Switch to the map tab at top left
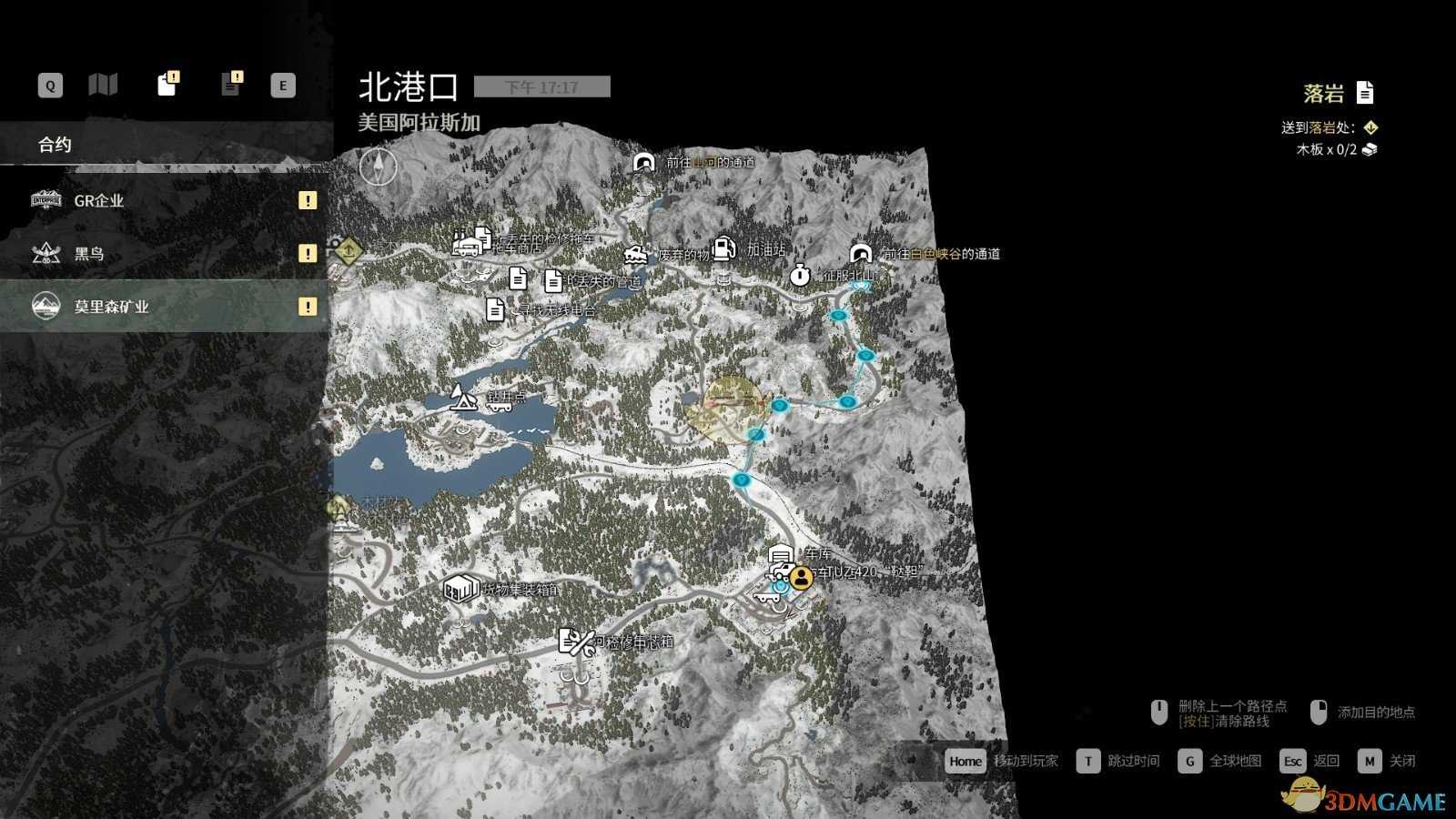This screenshot has width=1456, height=819. tap(104, 84)
